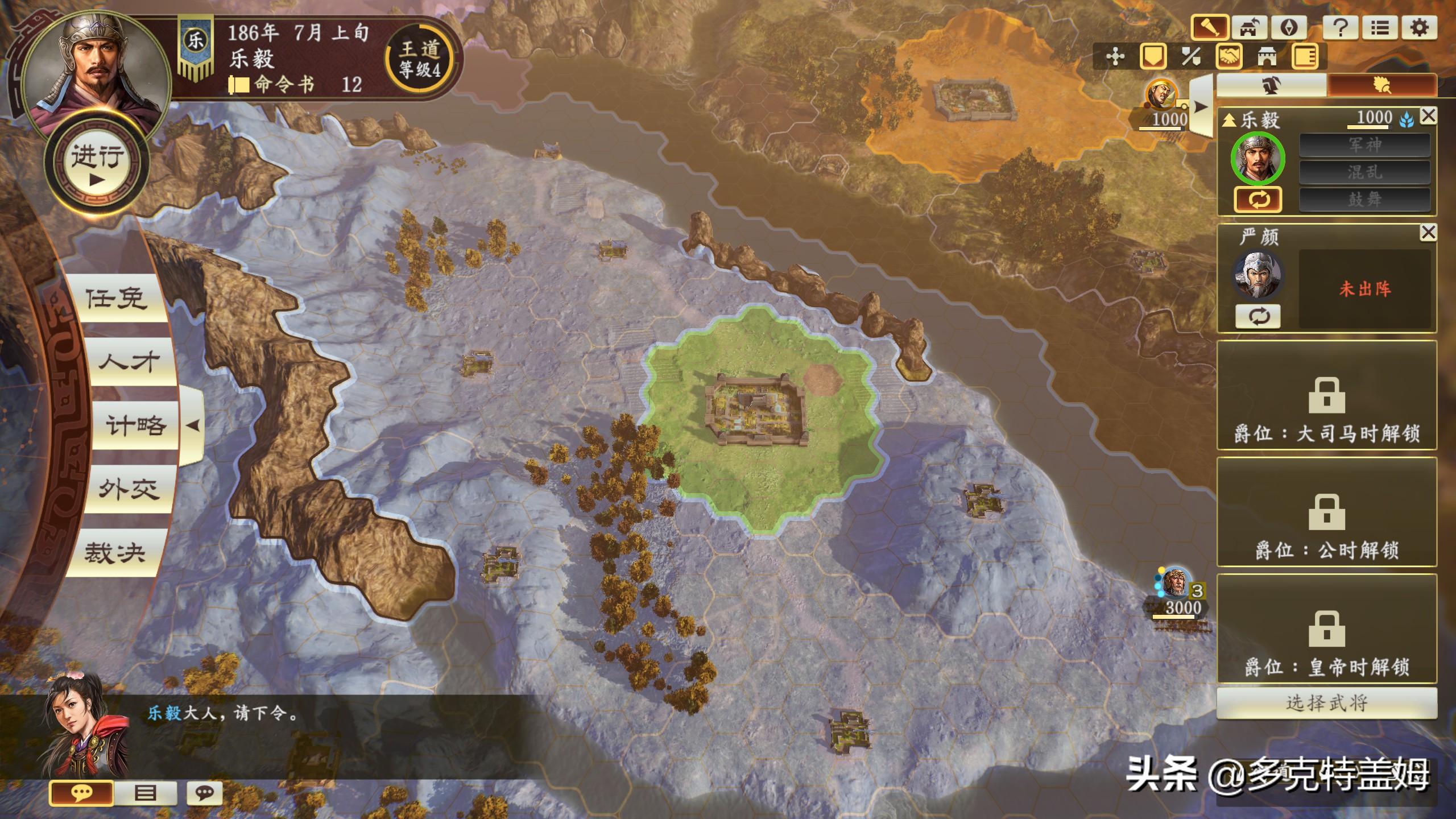Collapse the officer side panel with the arrow
The width and height of the screenshot is (1456, 819).
1201,106
